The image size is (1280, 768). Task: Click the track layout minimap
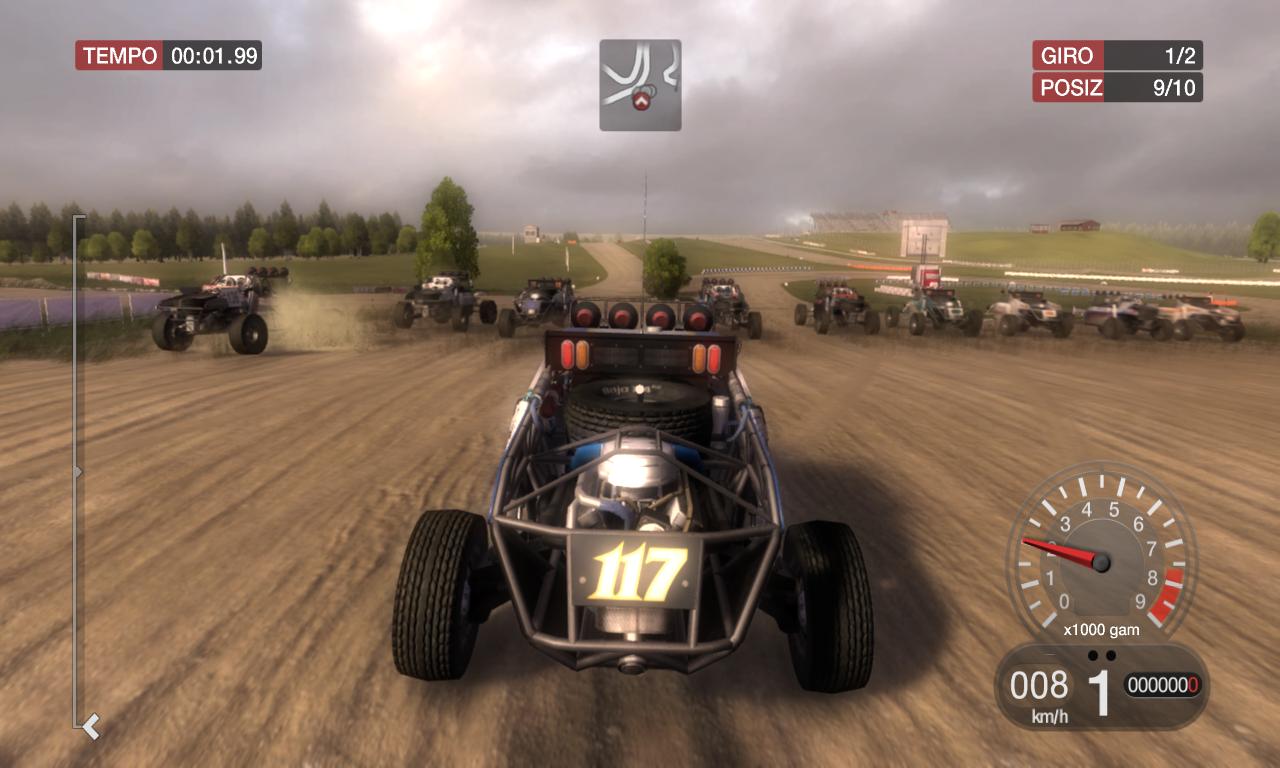[x=640, y=85]
